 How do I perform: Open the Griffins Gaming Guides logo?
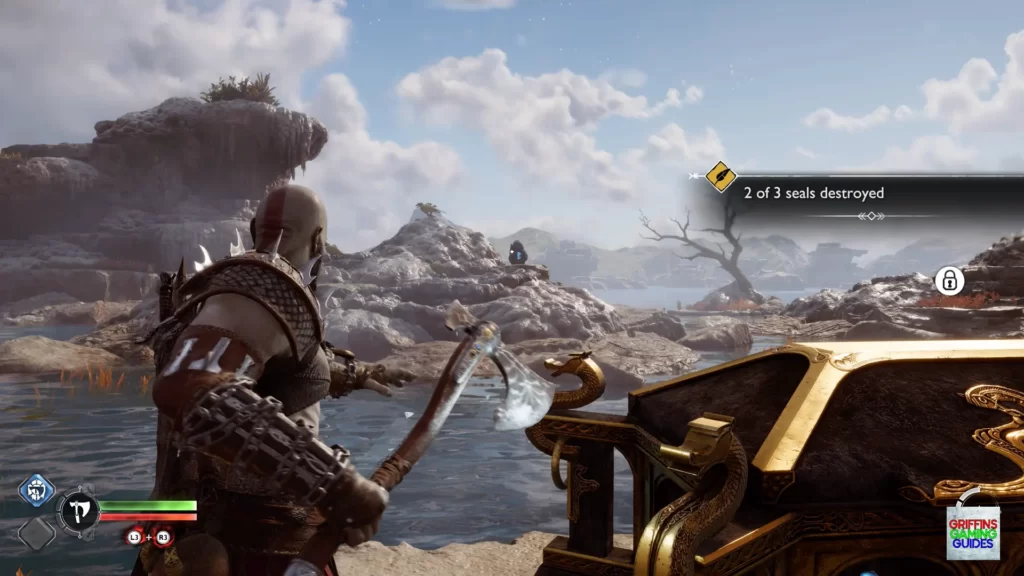coord(972,532)
